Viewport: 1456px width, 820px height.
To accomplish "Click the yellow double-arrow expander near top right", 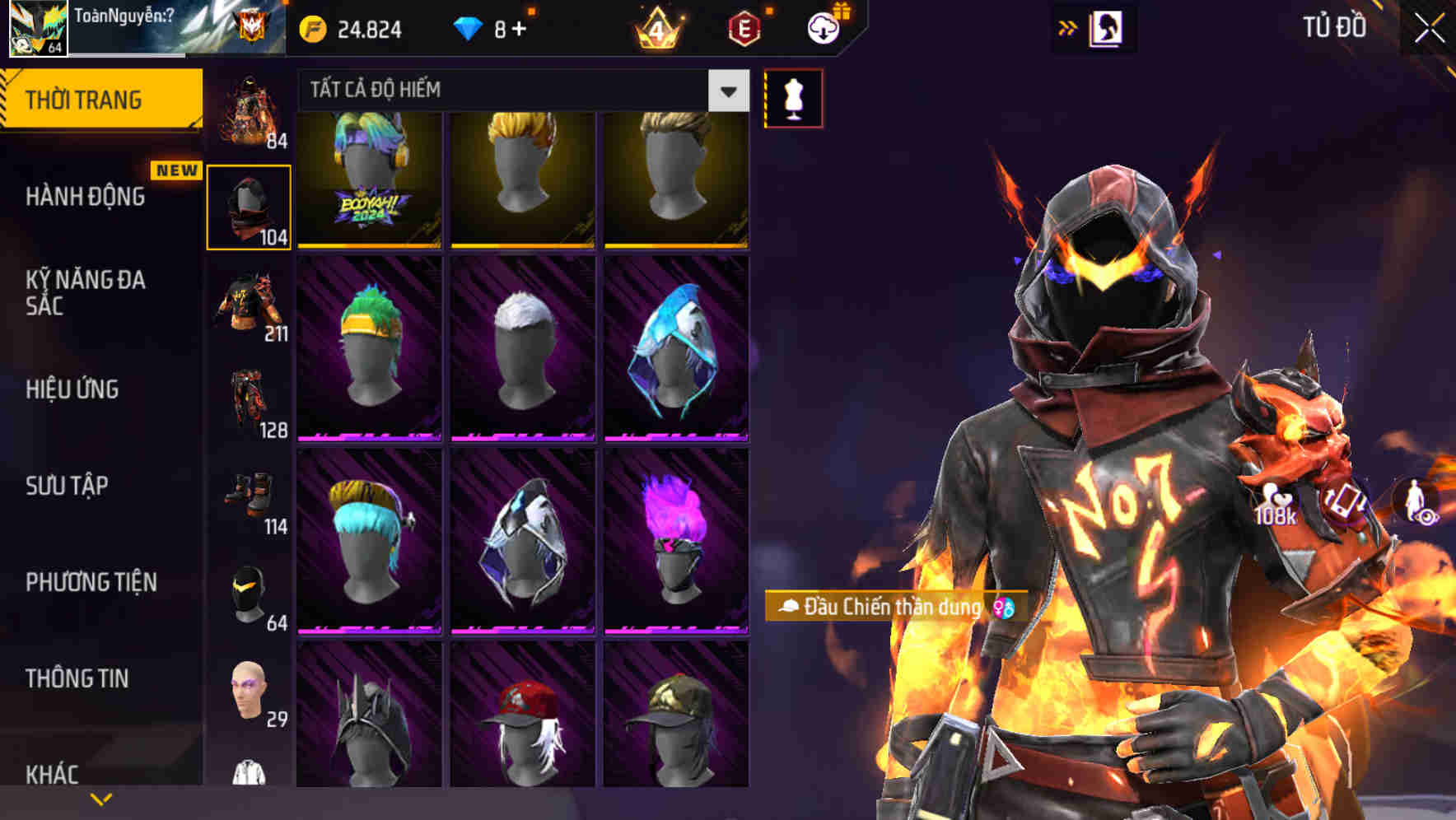I will coord(1068,27).
